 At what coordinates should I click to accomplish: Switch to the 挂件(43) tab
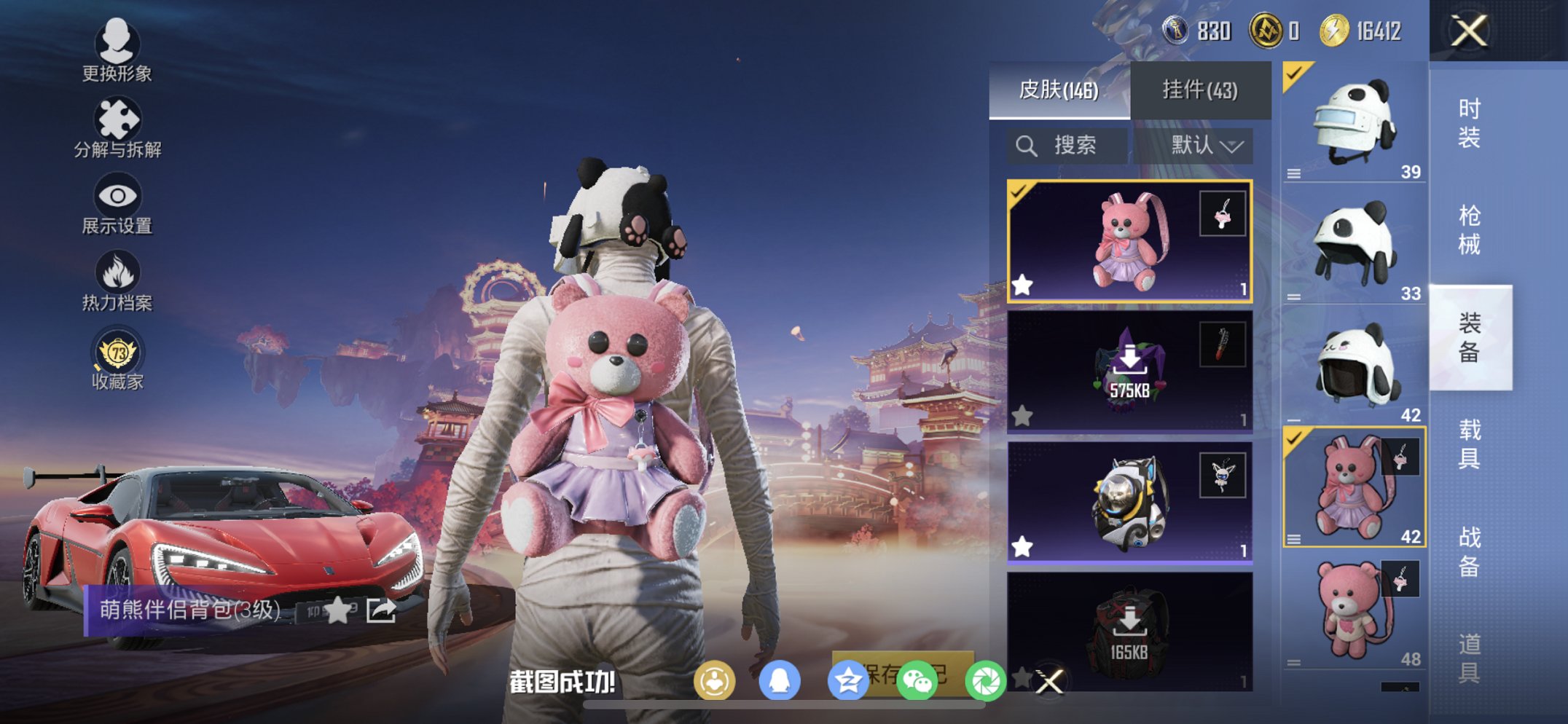tap(1201, 87)
